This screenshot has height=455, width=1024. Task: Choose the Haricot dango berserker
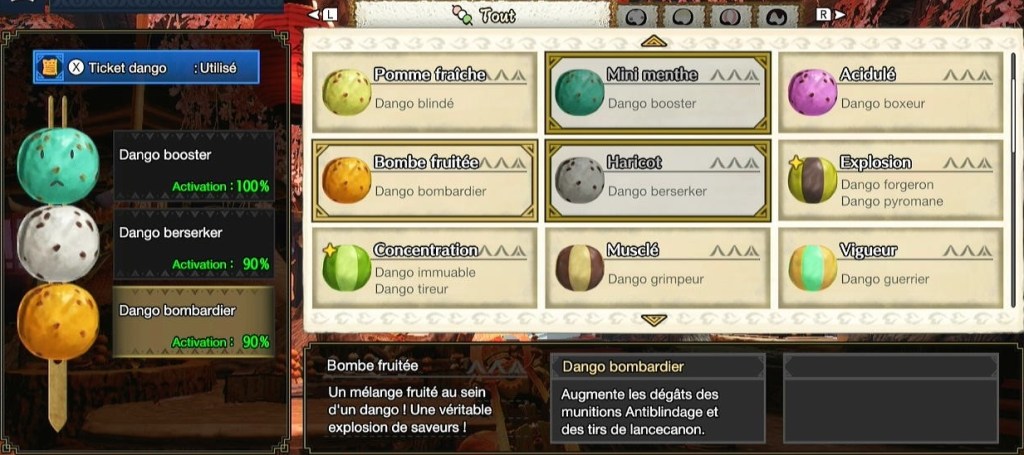tap(656, 180)
